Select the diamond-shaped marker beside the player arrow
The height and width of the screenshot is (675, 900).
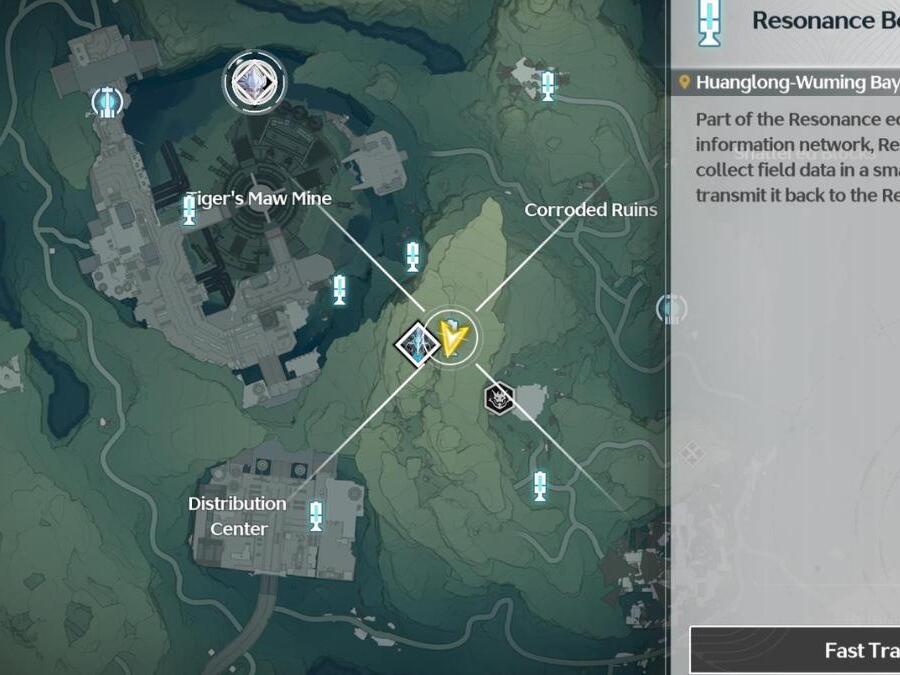pyautogui.click(x=416, y=344)
